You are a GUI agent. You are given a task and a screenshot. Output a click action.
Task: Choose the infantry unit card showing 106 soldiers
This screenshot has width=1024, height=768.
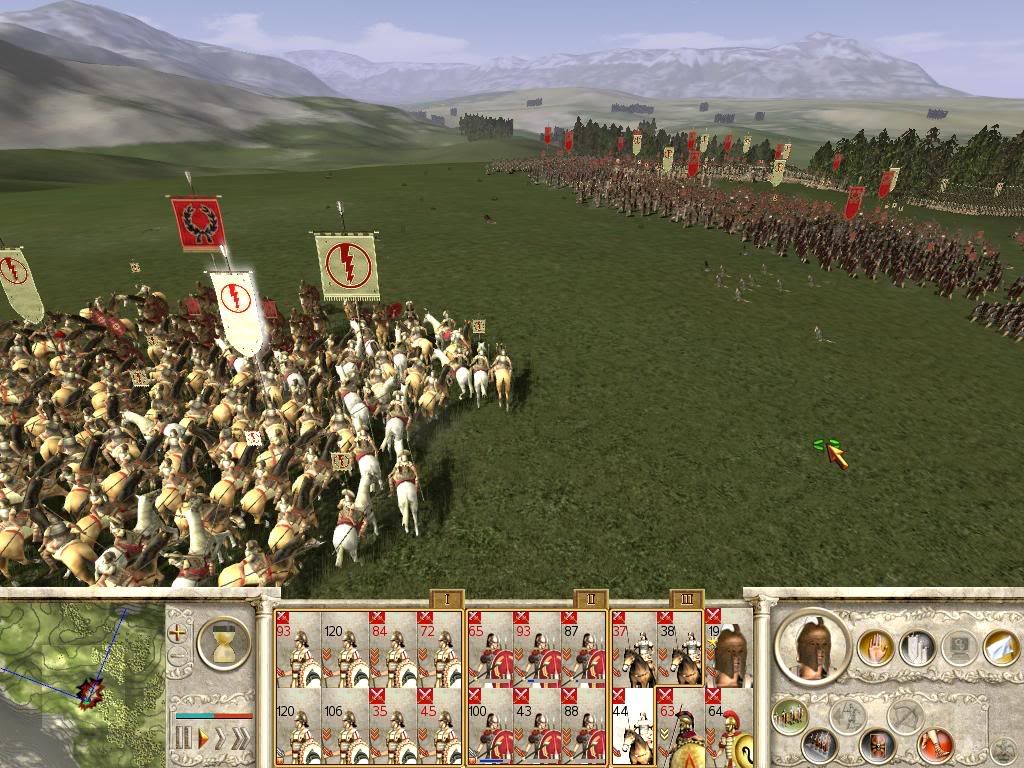345,726
